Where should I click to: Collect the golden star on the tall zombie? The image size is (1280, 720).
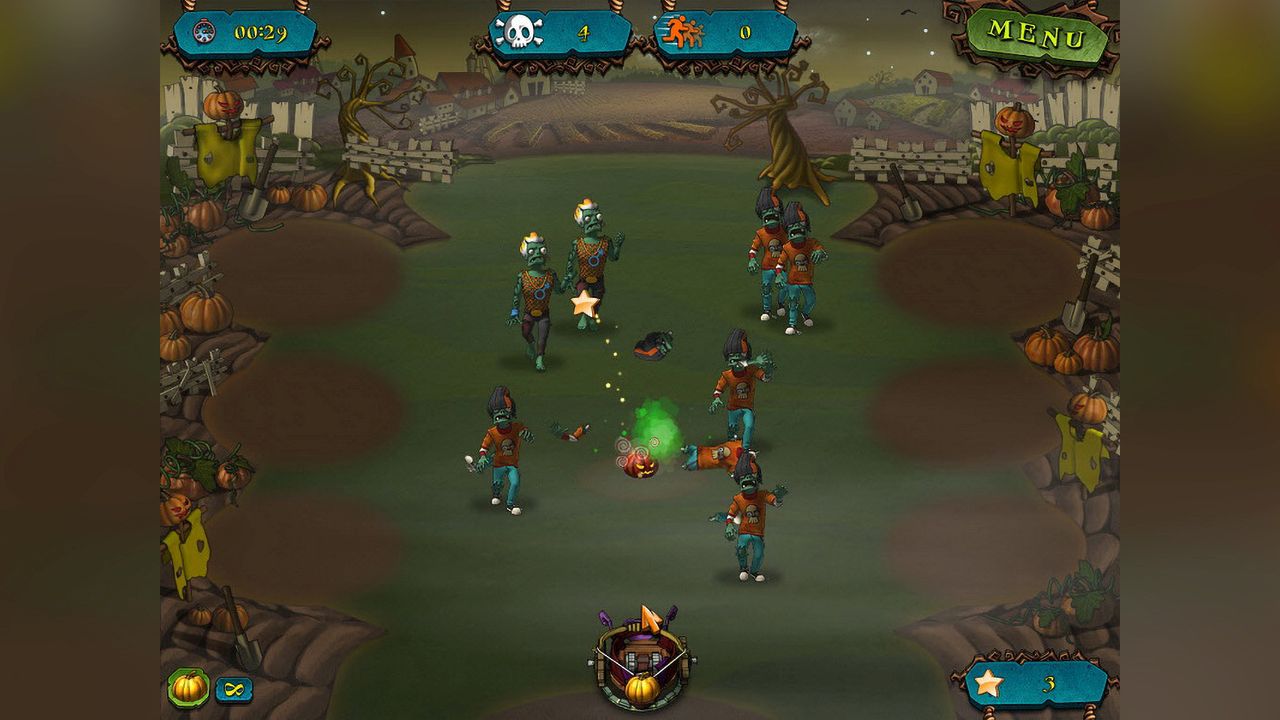(585, 305)
